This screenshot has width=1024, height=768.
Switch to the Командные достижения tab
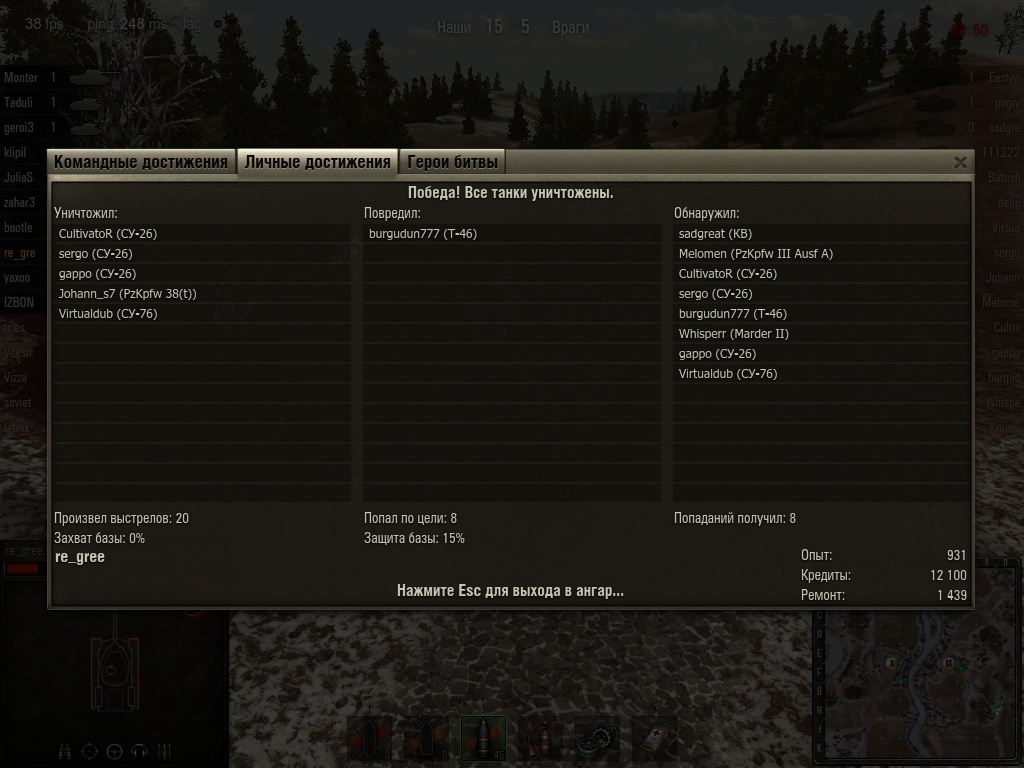[141, 162]
